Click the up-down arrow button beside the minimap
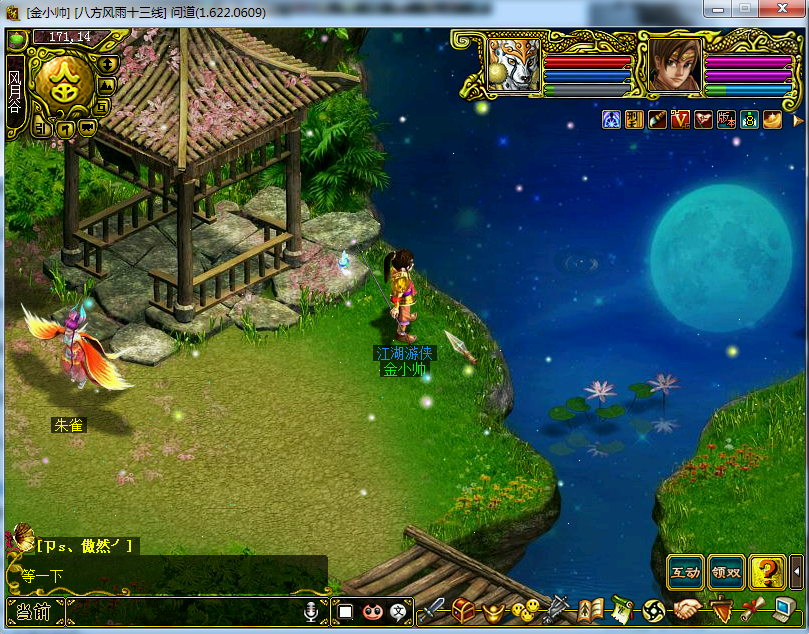The width and height of the screenshot is (809, 634). [x=108, y=64]
